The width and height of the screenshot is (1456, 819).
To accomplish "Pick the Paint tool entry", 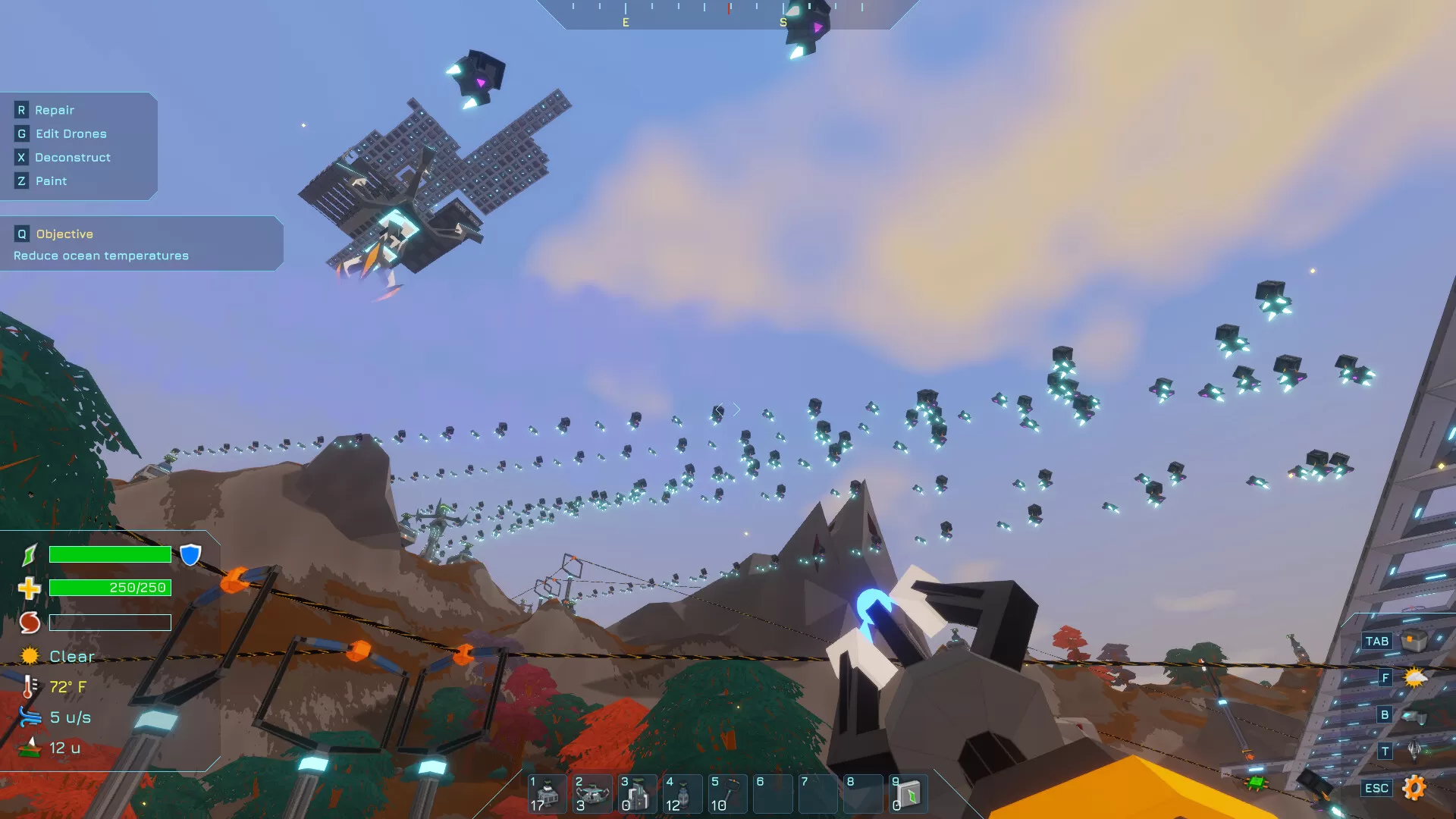I will pos(51,180).
